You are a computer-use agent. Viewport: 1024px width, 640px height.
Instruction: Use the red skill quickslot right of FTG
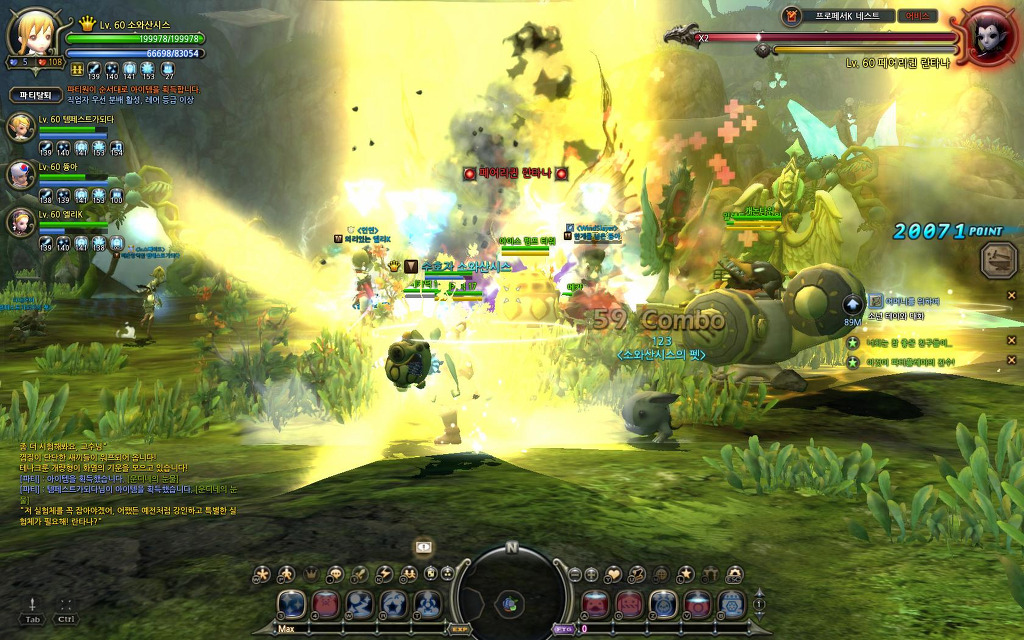pos(597,604)
